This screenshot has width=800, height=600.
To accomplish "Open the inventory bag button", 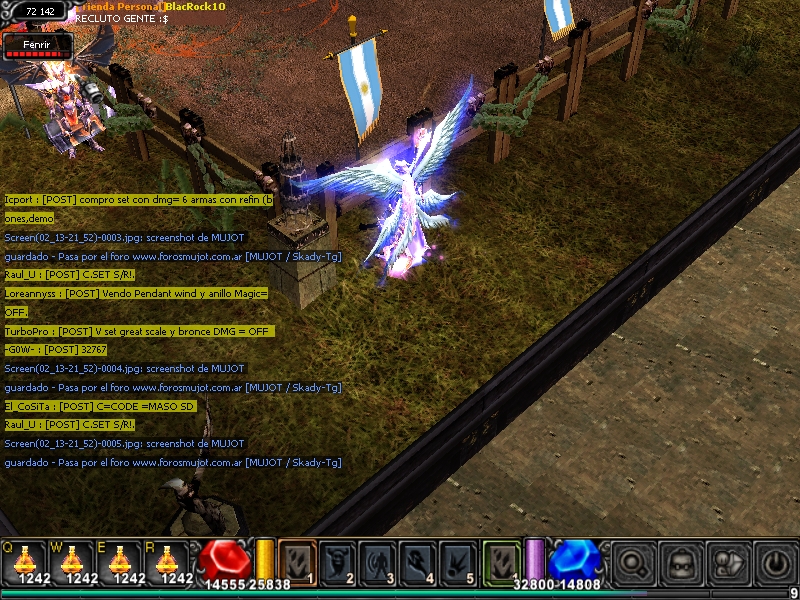I will 681,562.
